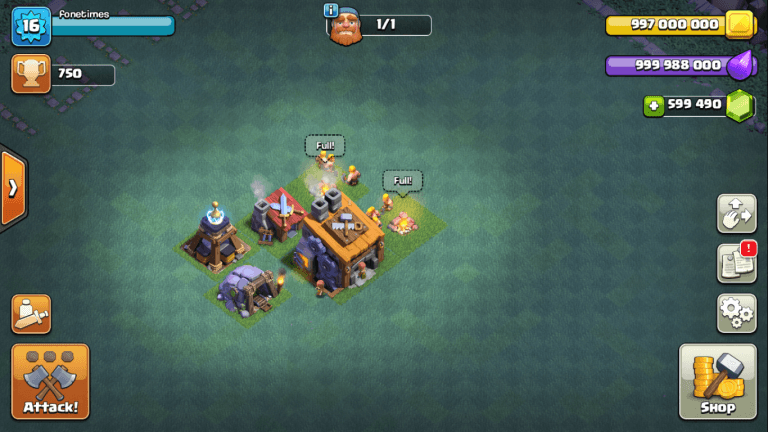Add gems with the green plus button

tap(654, 105)
